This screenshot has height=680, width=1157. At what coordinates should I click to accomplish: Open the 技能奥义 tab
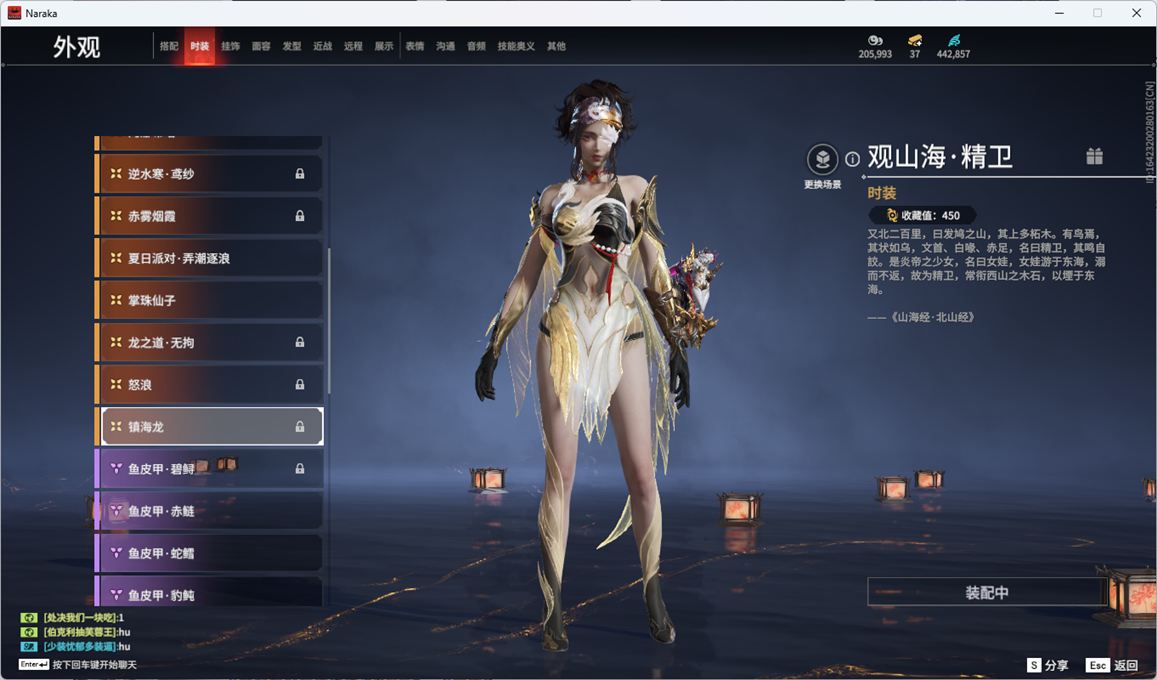pyautogui.click(x=516, y=46)
